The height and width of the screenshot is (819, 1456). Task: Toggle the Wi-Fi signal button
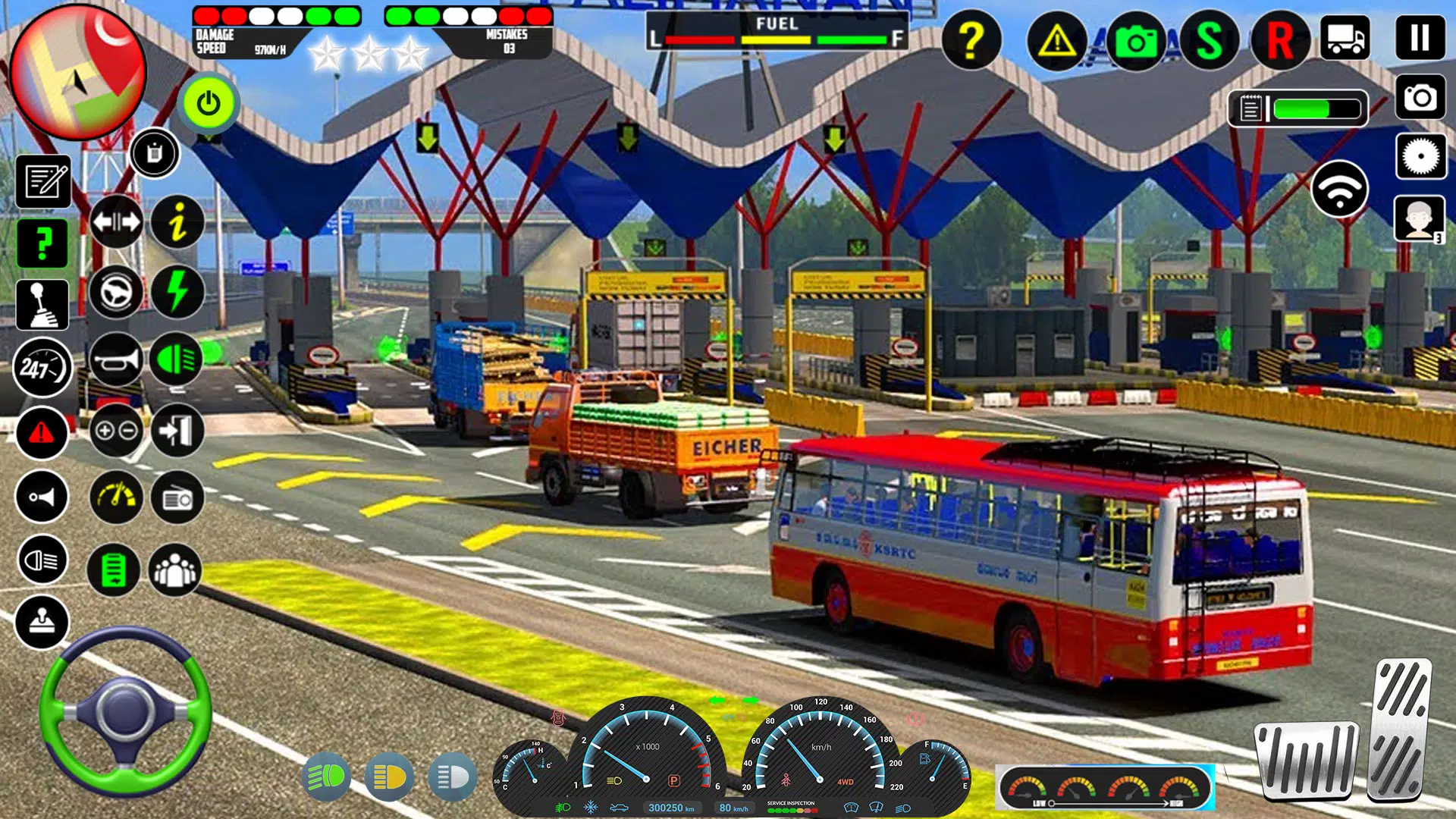click(1339, 190)
